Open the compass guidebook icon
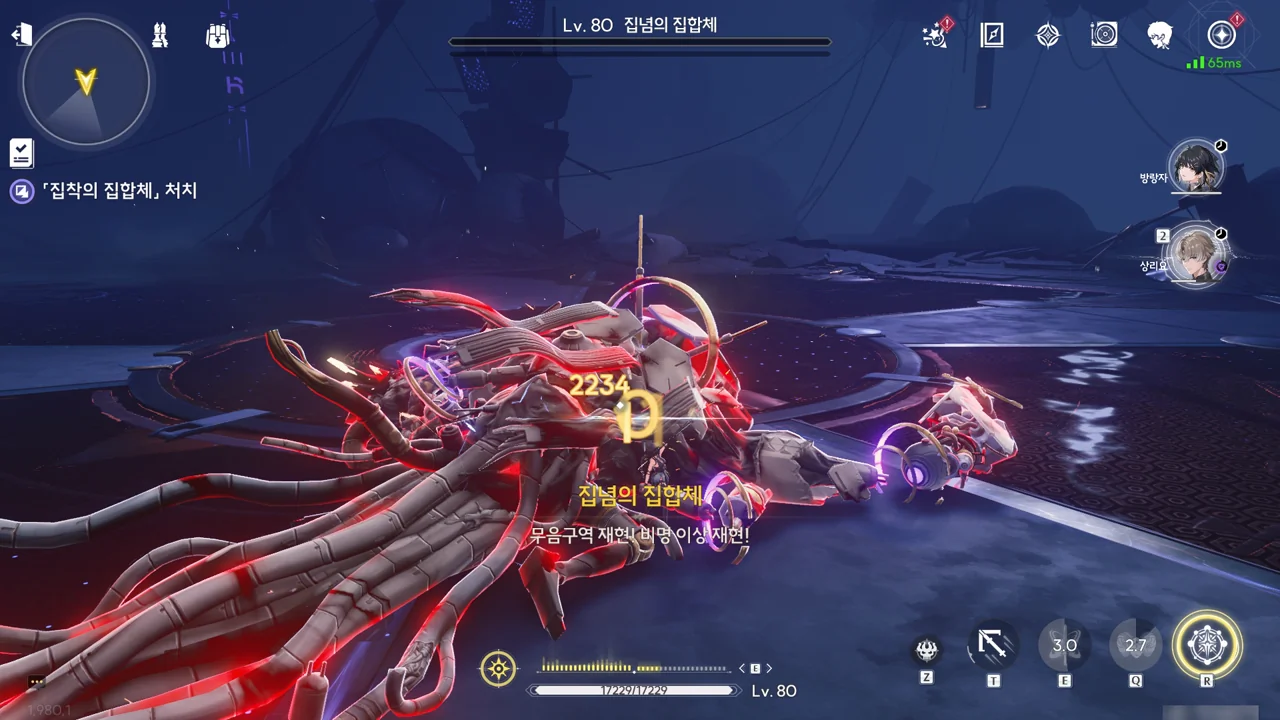Screen dimensions: 1280x720 991,36
